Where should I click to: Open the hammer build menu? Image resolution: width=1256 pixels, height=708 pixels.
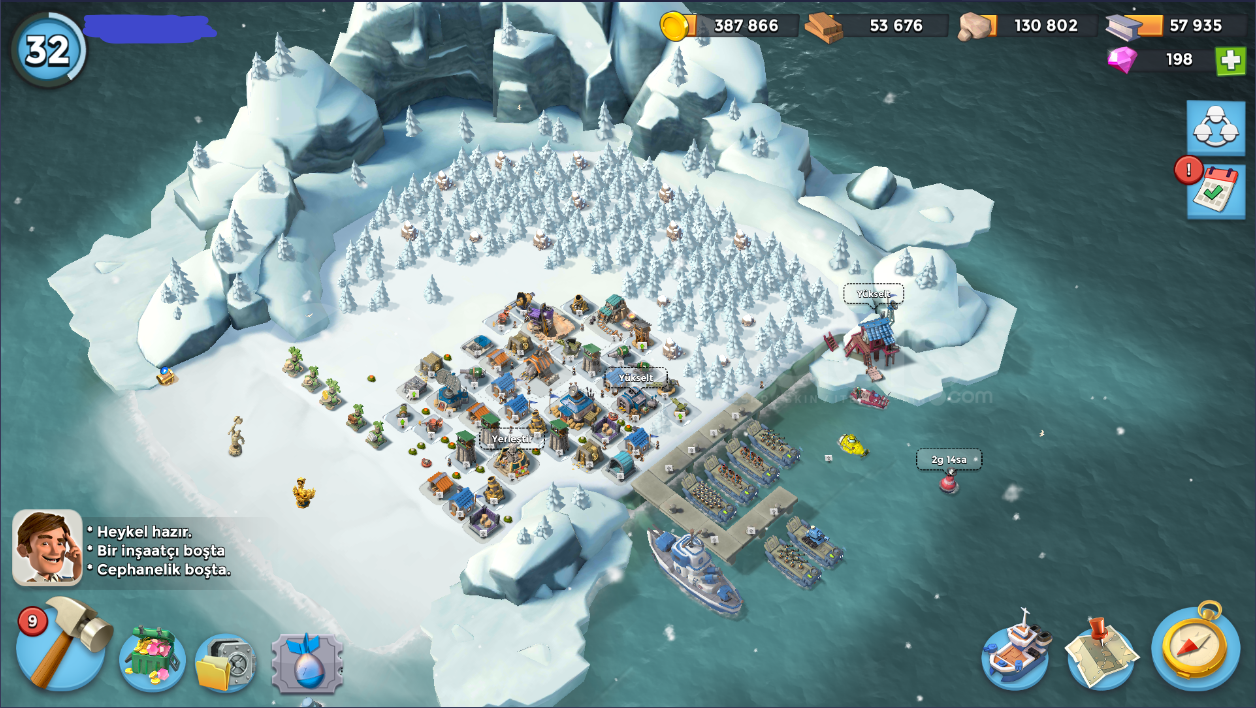62,645
